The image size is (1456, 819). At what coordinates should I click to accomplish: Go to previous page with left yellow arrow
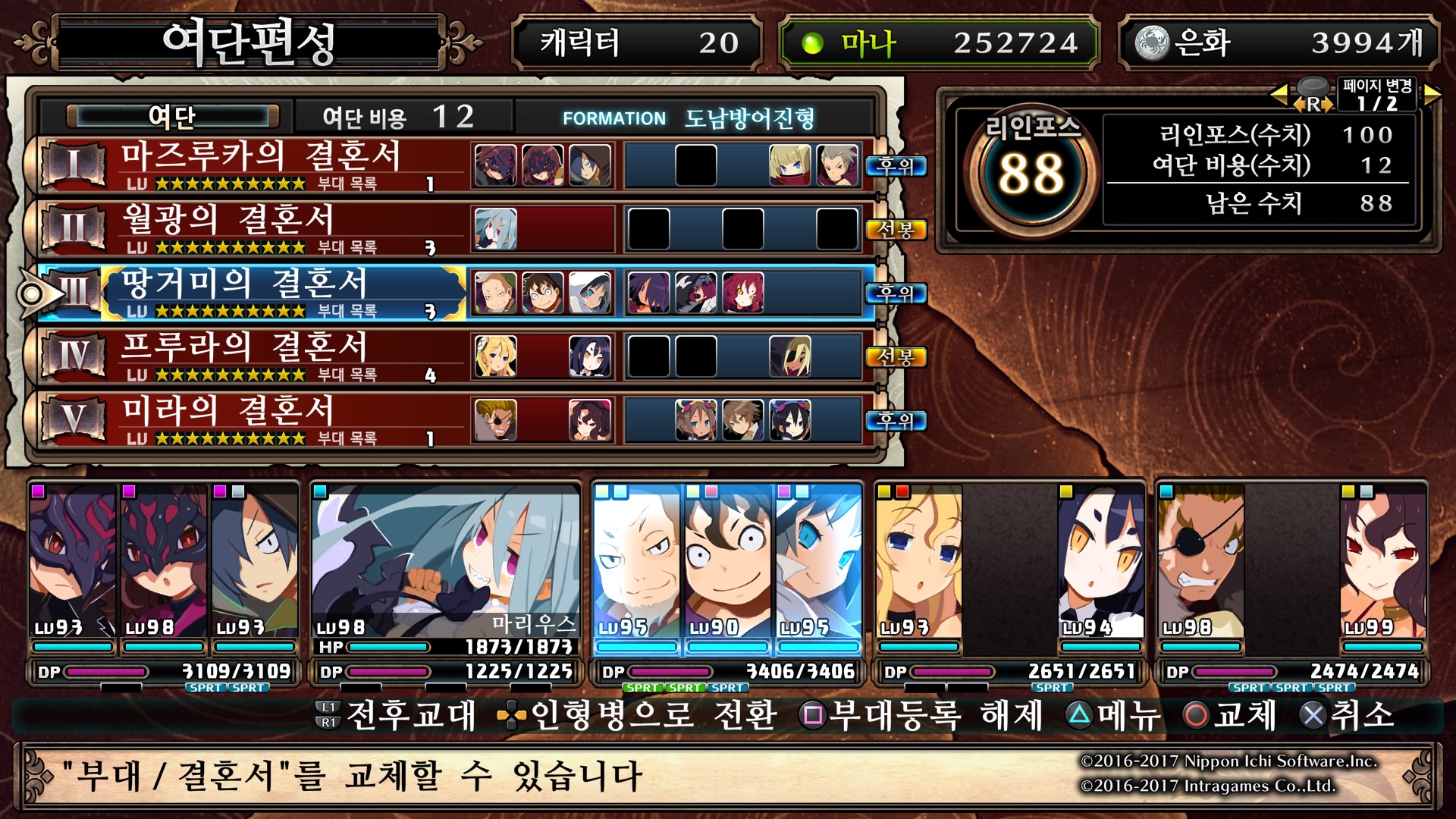pos(1279,95)
